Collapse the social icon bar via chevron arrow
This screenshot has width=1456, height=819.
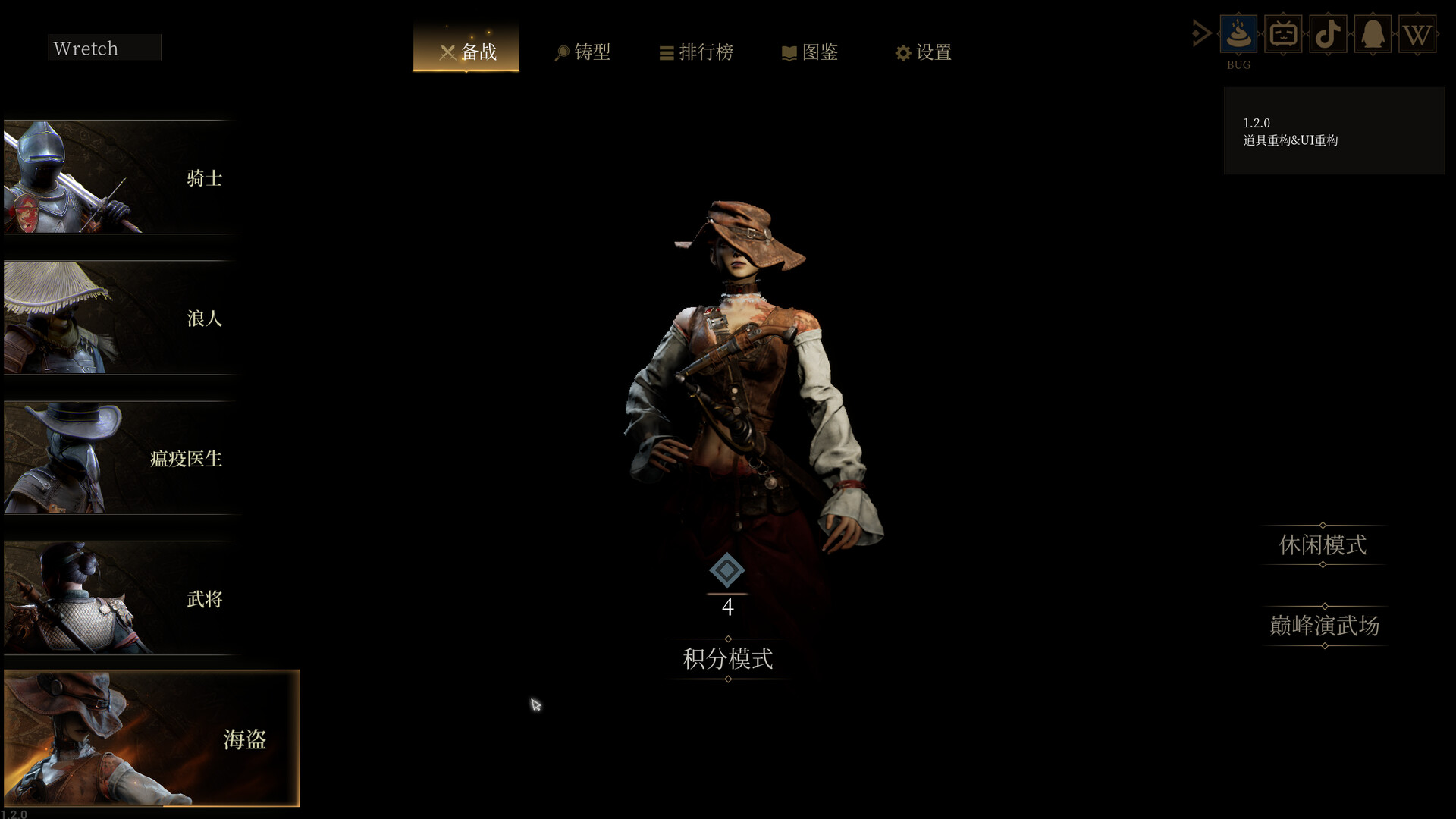(1200, 33)
